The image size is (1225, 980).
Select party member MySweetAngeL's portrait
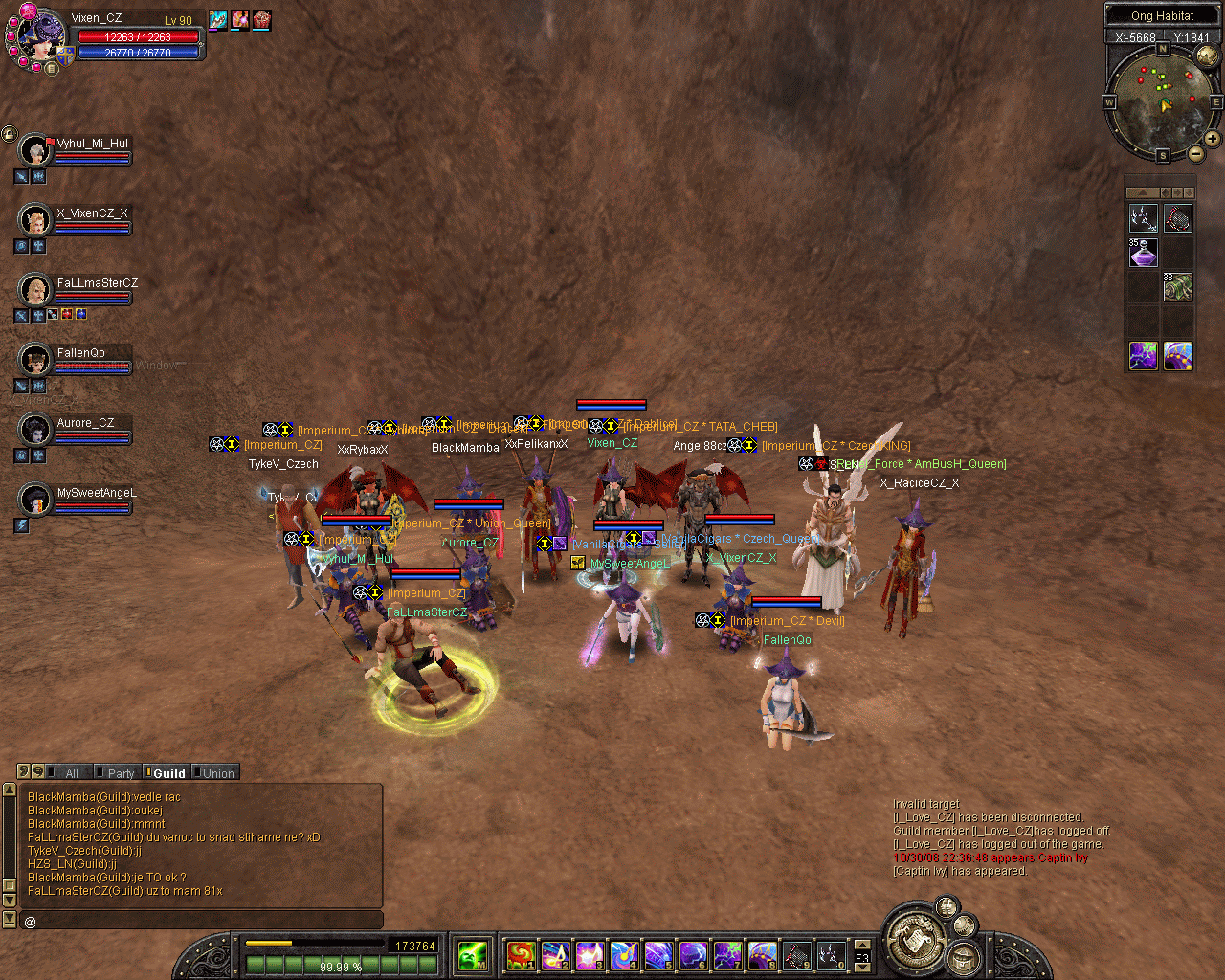pyautogui.click(x=35, y=499)
